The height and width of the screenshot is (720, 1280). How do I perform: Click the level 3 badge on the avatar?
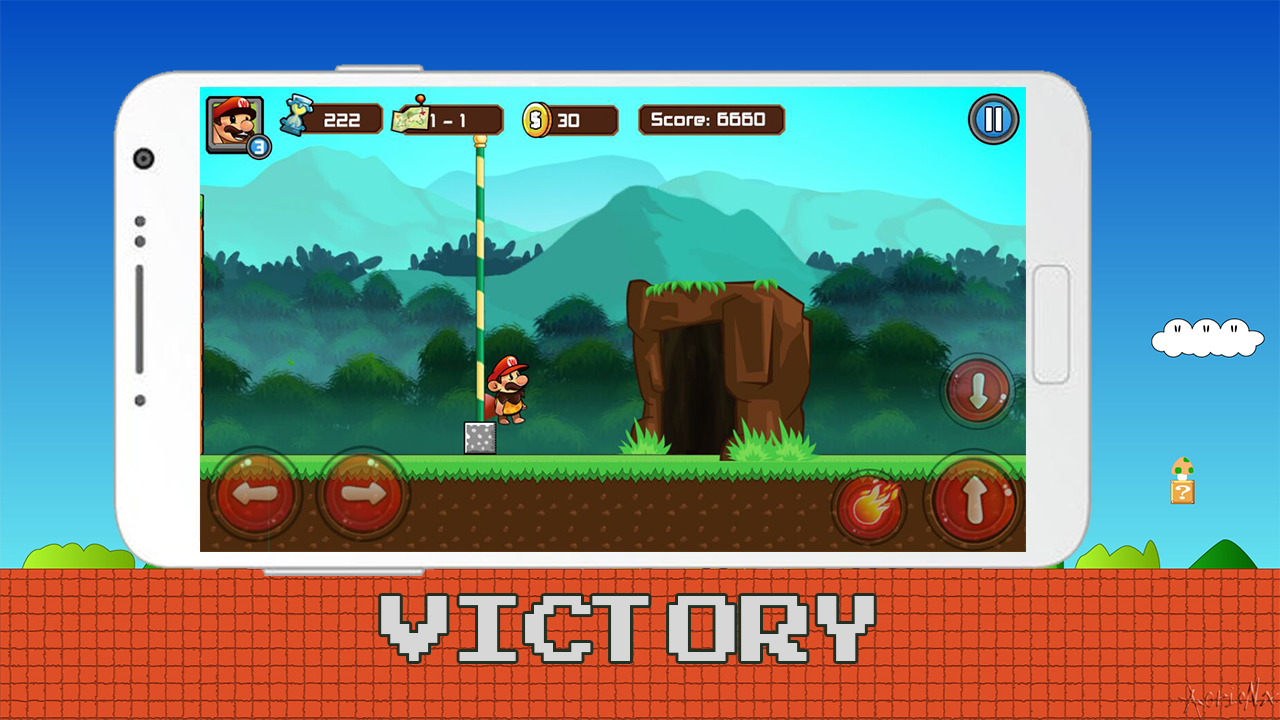click(258, 146)
